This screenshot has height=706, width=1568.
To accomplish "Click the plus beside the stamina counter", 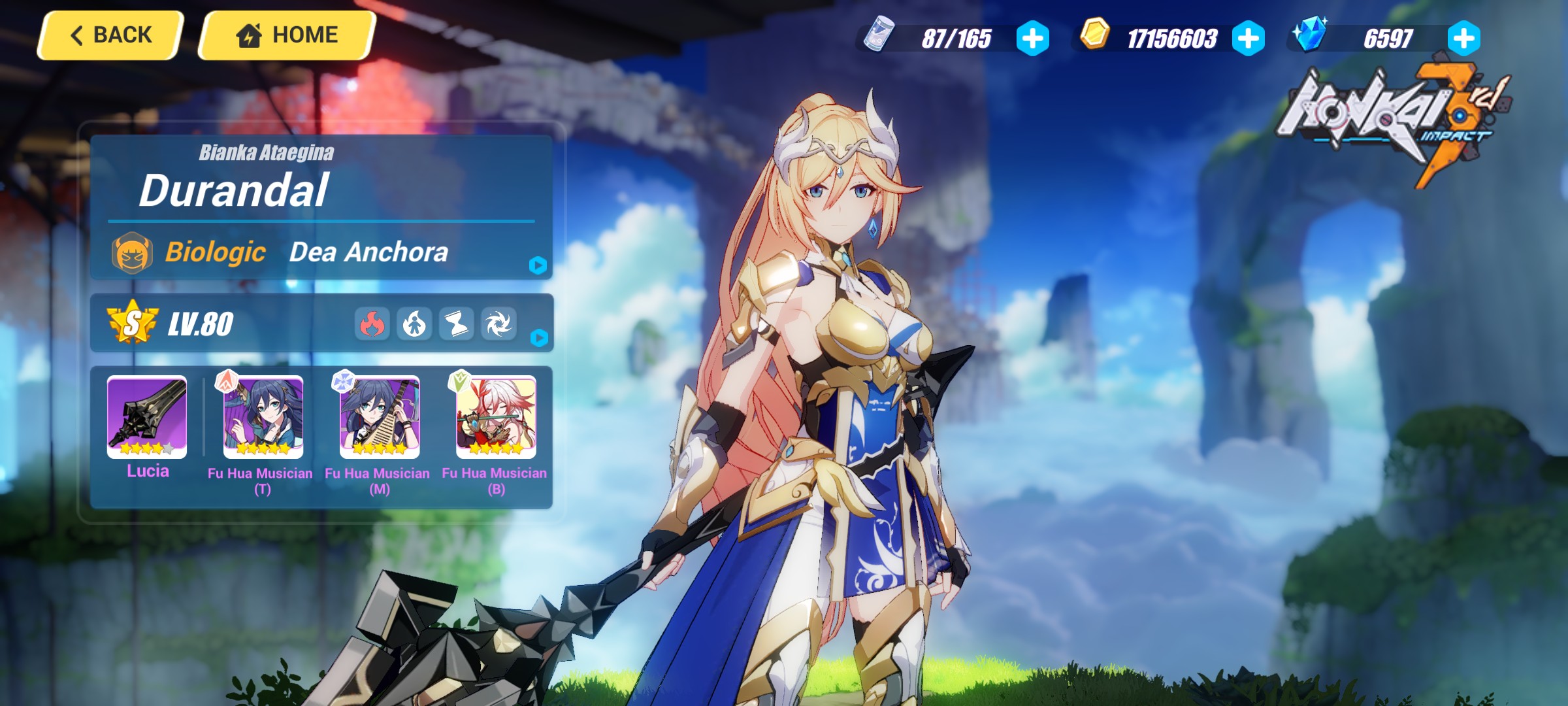I will [x=1031, y=38].
